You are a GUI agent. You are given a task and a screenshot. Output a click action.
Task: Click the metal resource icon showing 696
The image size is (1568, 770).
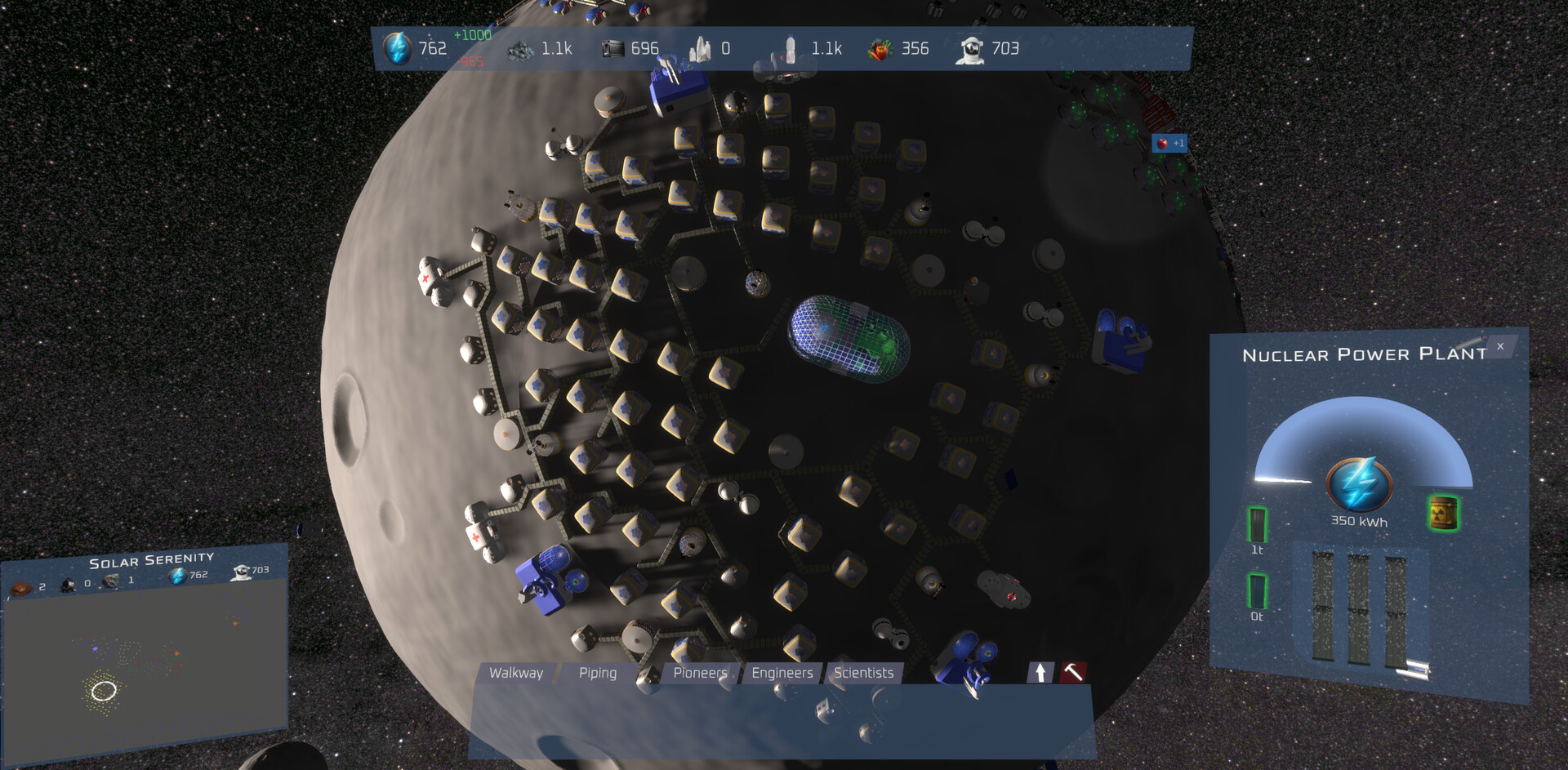(611, 48)
